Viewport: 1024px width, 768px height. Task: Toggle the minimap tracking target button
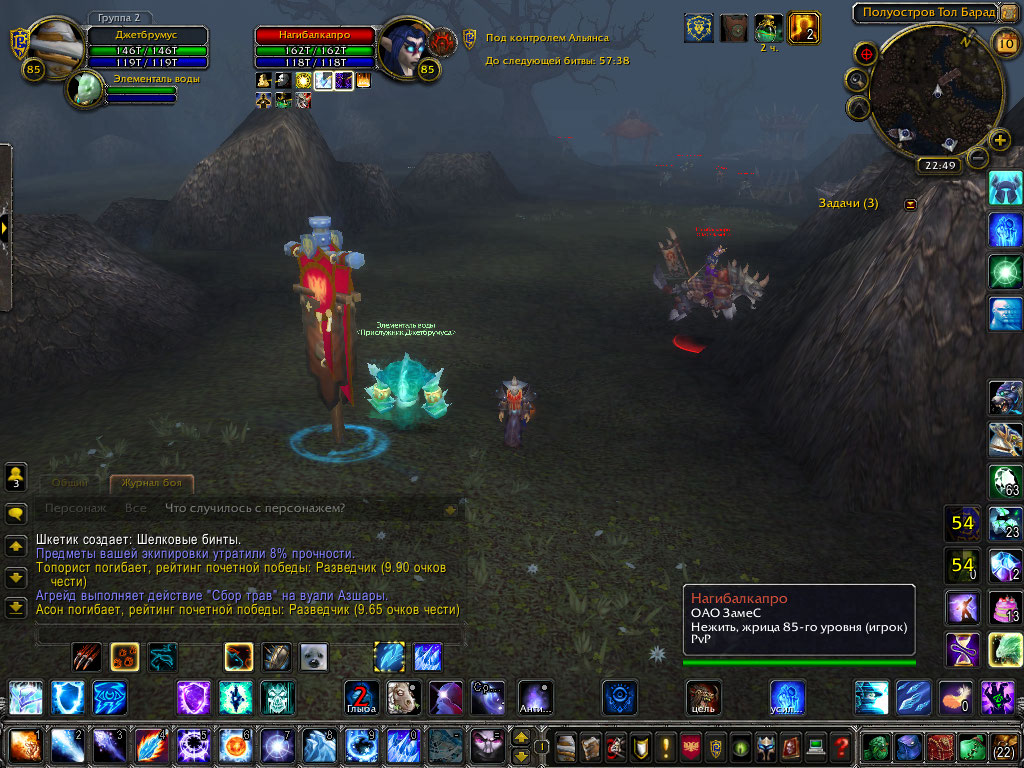pyautogui.click(x=867, y=53)
